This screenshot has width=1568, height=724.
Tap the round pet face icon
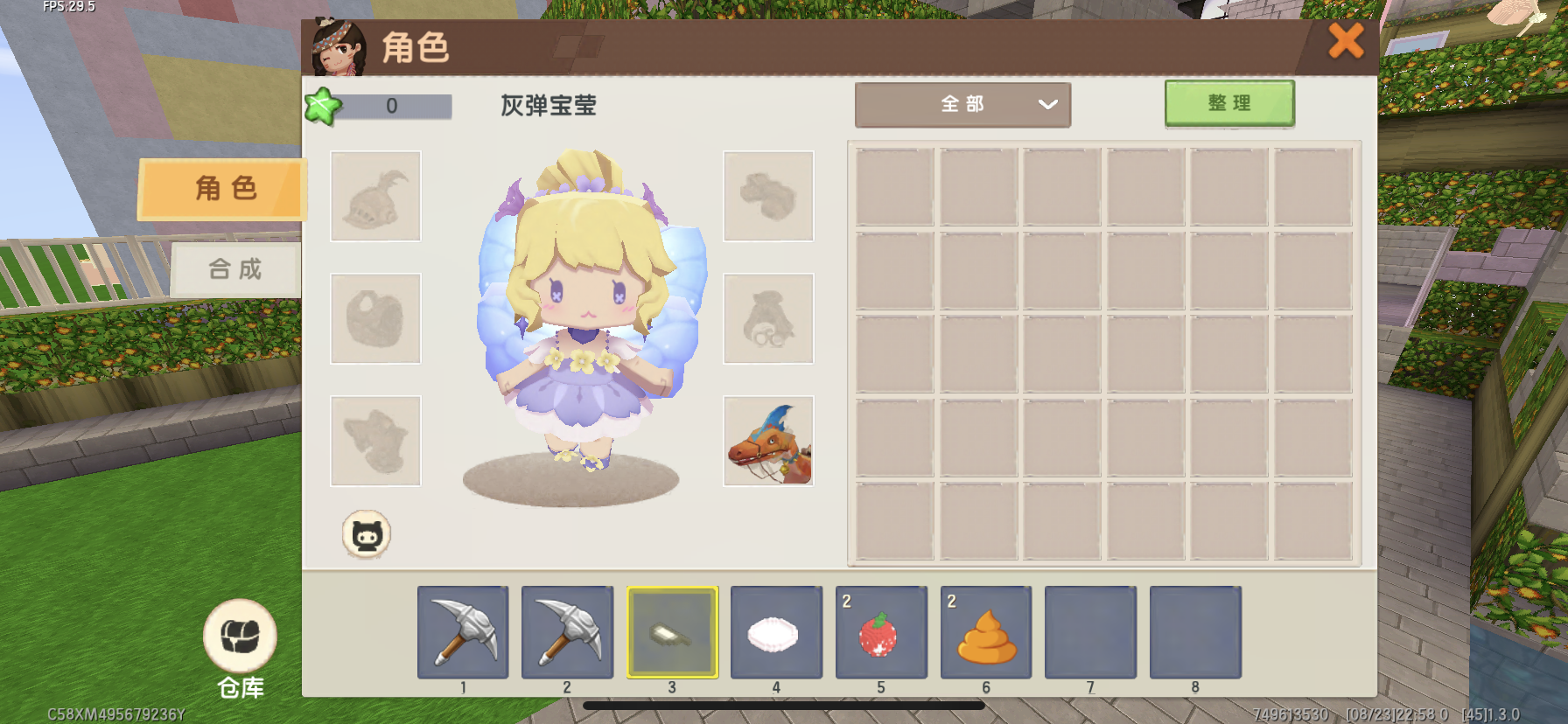[367, 534]
